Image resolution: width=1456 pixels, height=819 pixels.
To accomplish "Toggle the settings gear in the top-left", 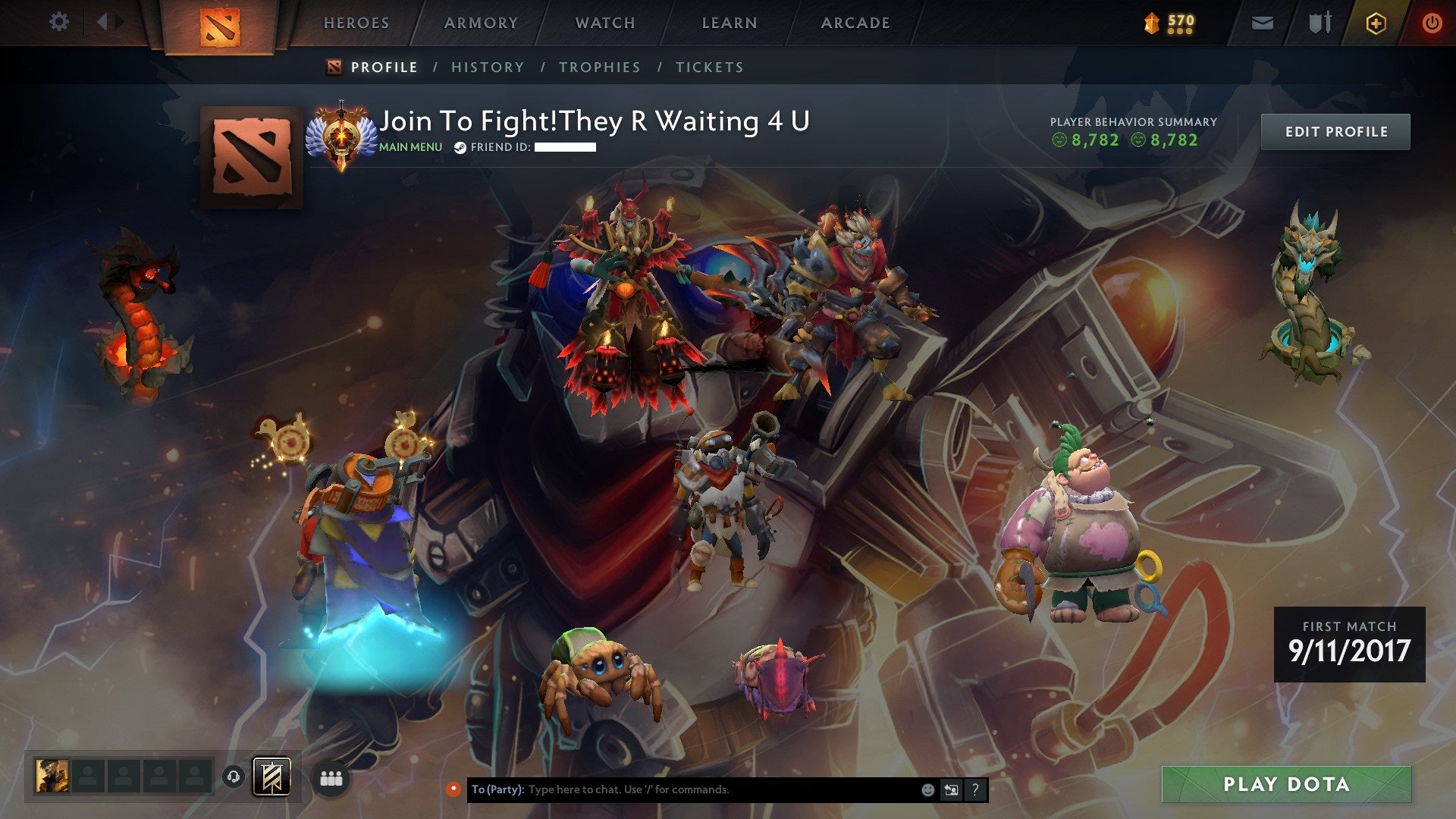I will [x=58, y=22].
